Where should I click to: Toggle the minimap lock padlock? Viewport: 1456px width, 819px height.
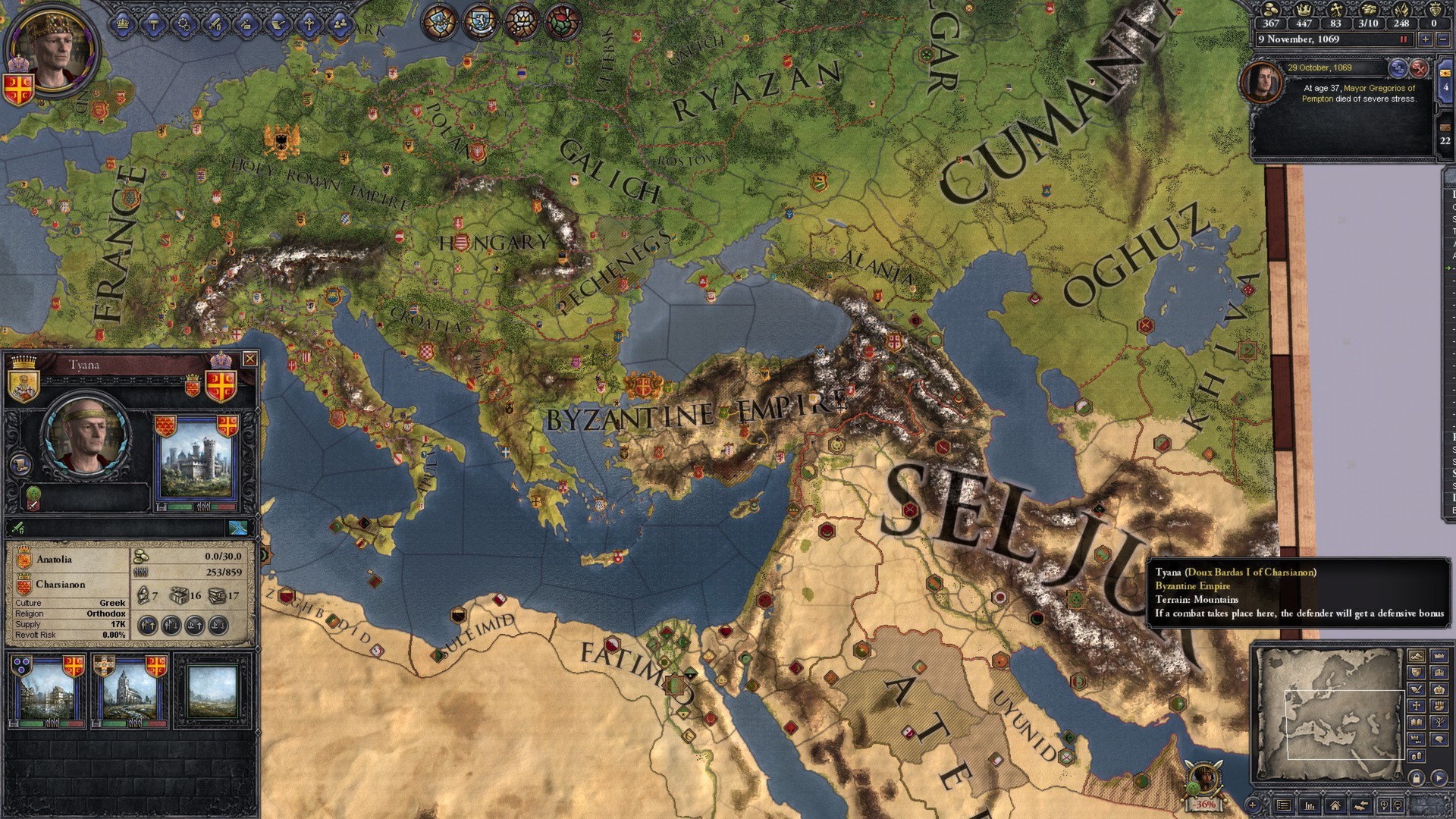click(x=1416, y=777)
